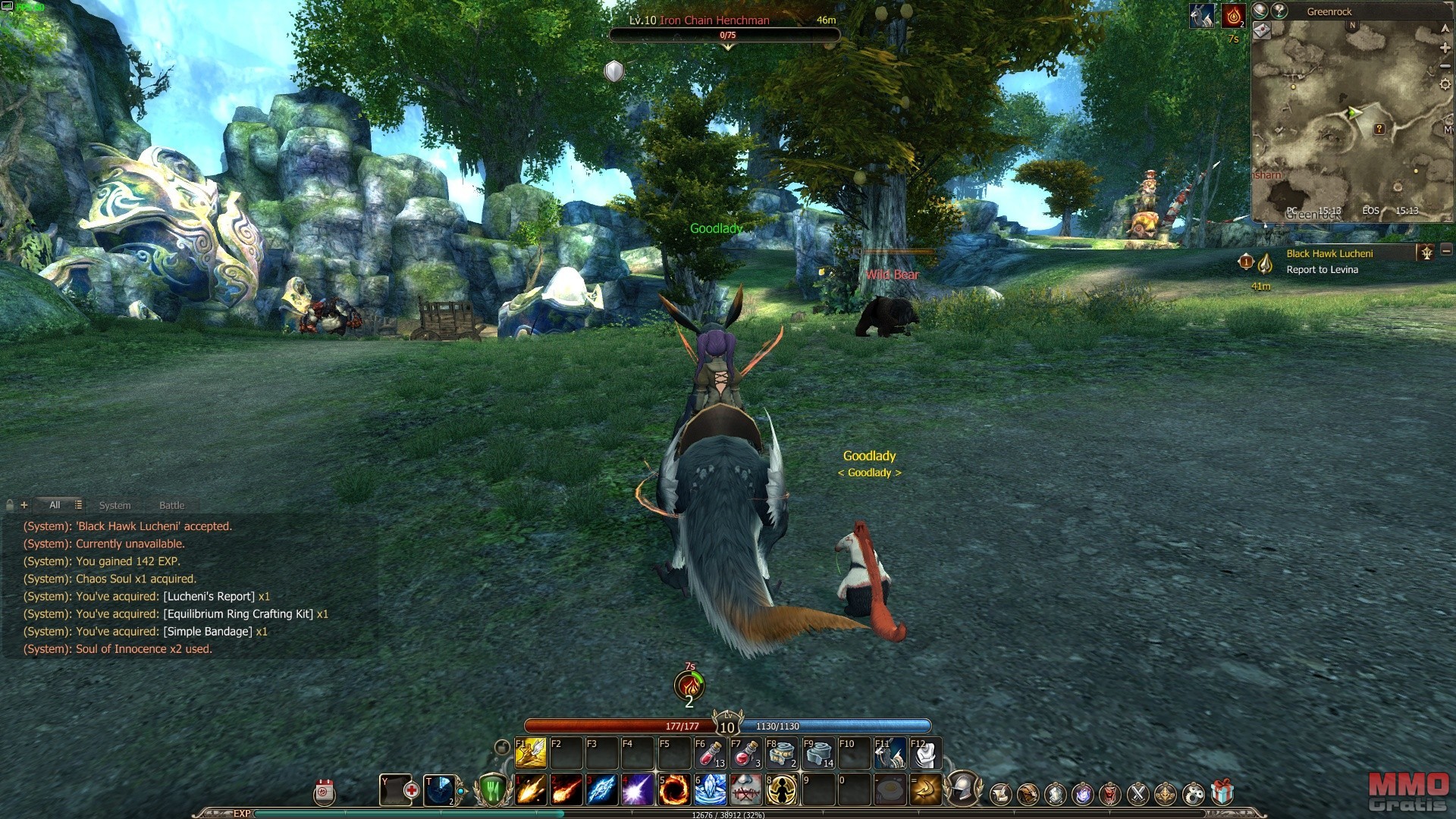Collapse the quest tracker with minus button
The image size is (1456, 819).
[1446, 251]
